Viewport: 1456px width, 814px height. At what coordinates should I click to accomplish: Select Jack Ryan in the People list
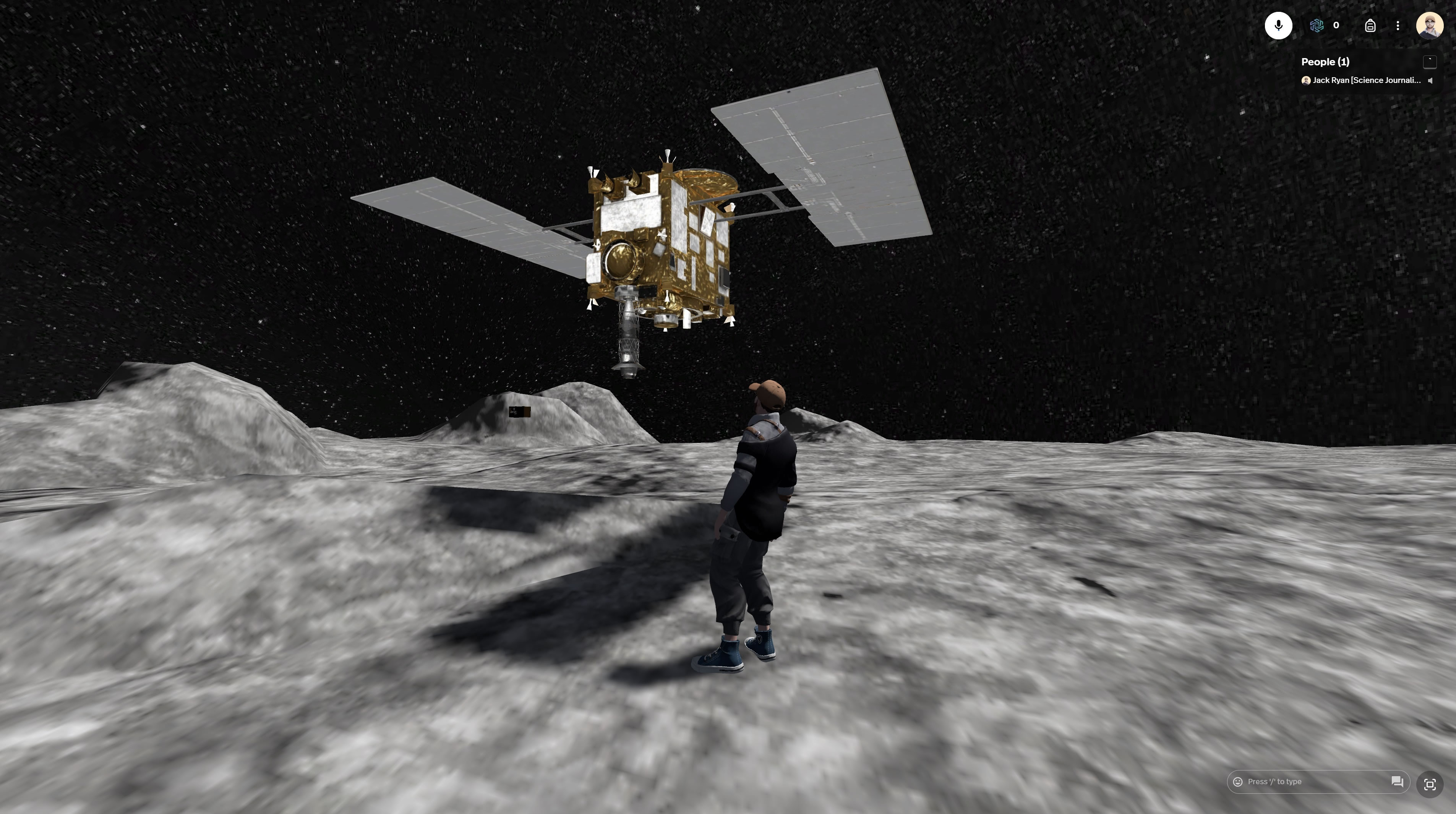click(x=1365, y=80)
